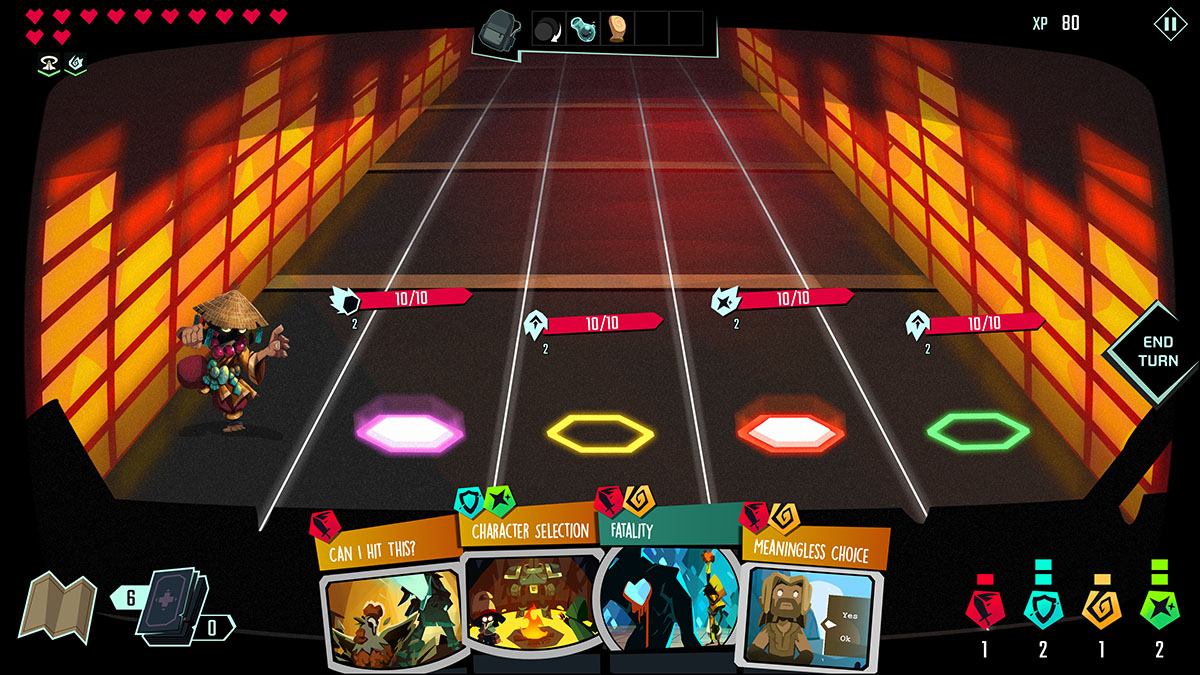Image resolution: width=1200 pixels, height=675 pixels.
Task: Open the folded map
Action: (x=56, y=605)
